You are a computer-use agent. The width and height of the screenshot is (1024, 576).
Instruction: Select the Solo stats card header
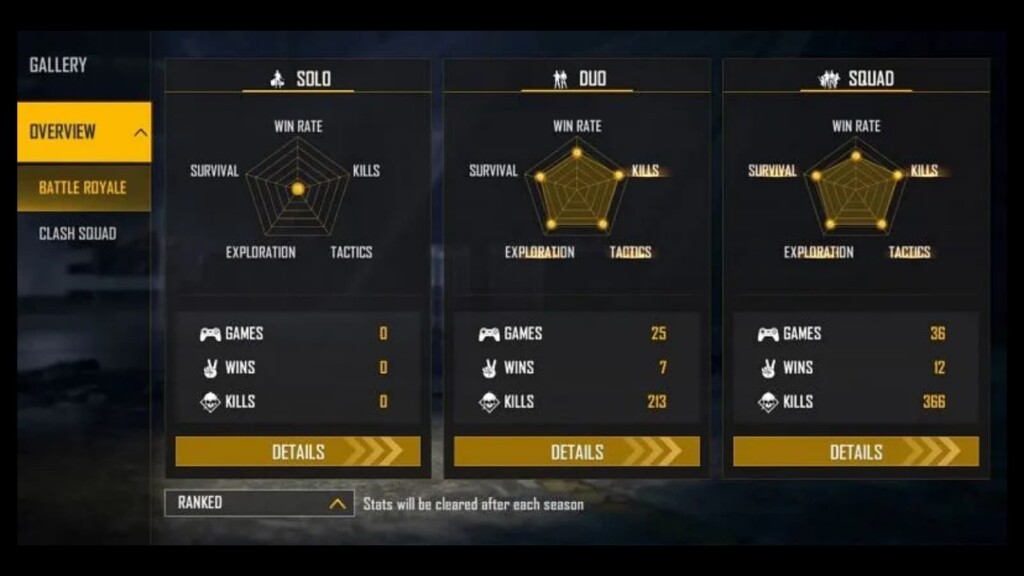(x=299, y=78)
